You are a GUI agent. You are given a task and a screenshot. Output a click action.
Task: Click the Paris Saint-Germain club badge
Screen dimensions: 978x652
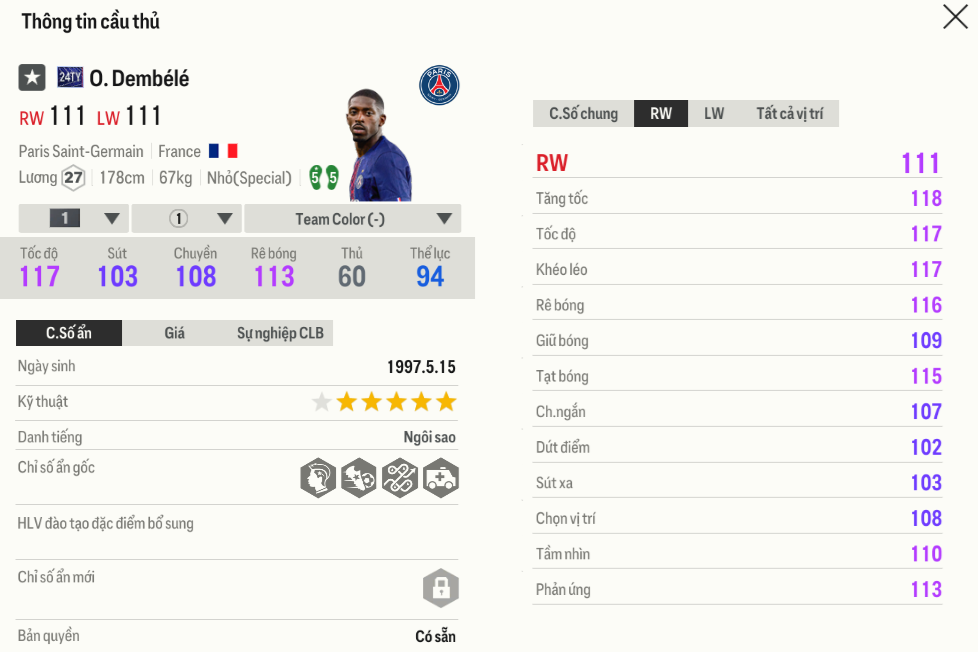(439, 86)
